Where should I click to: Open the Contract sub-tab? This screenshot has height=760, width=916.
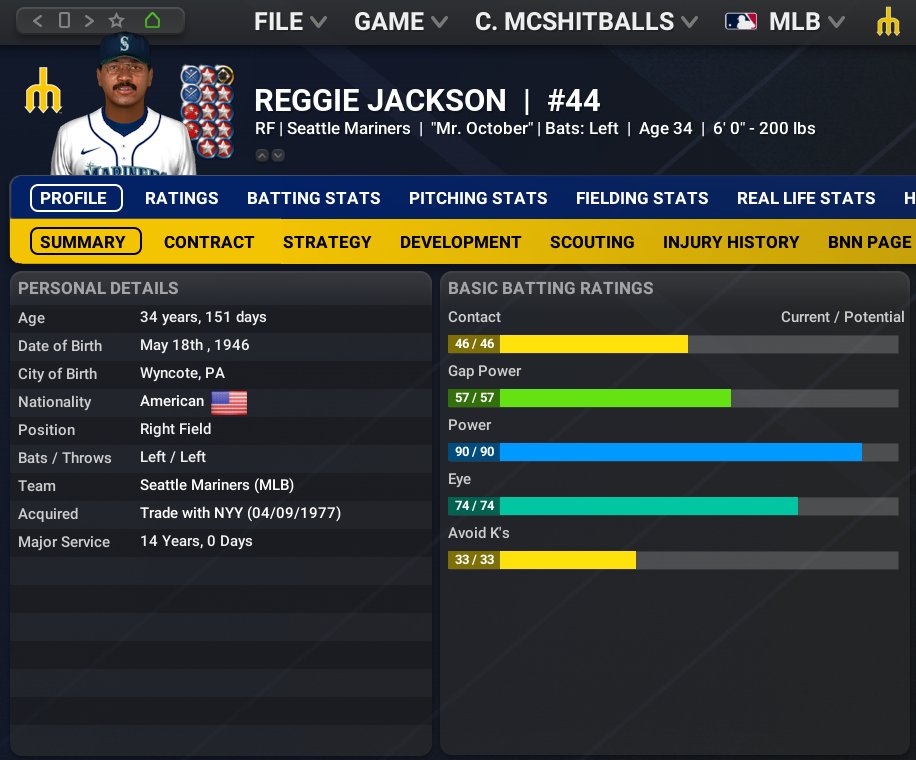(209, 242)
